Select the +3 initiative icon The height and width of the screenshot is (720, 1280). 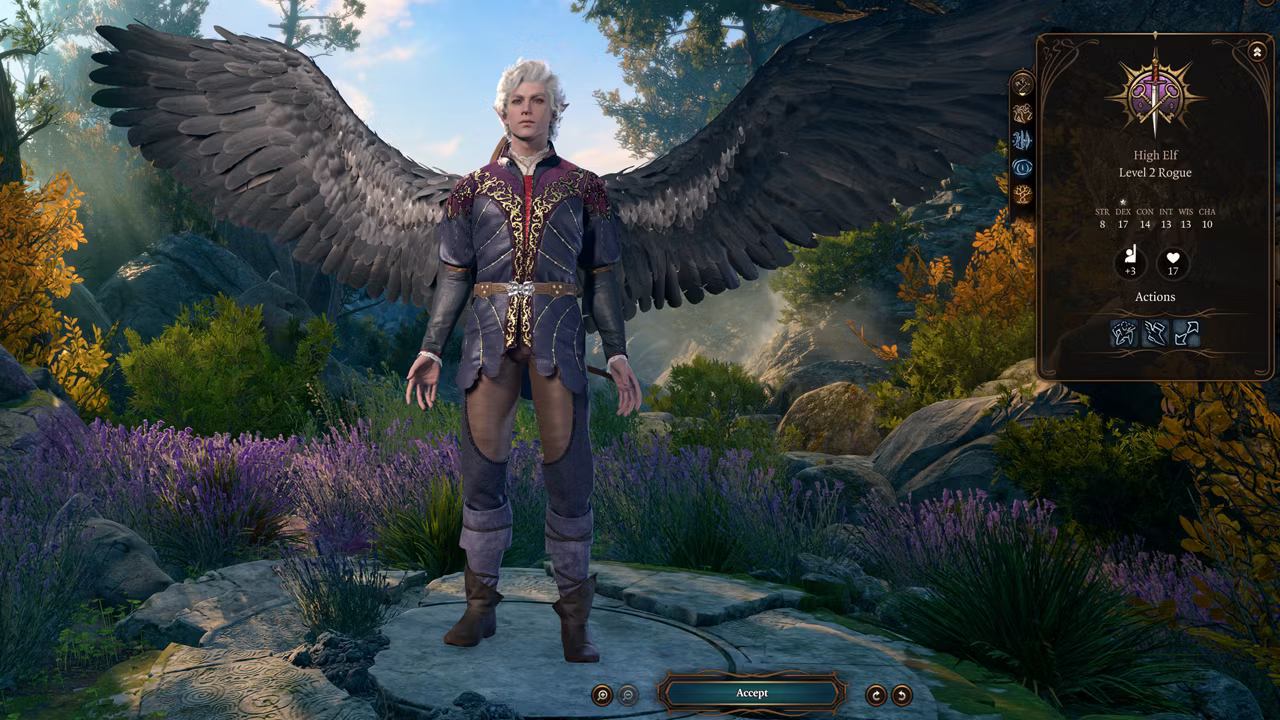click(x=1130, y=265)
